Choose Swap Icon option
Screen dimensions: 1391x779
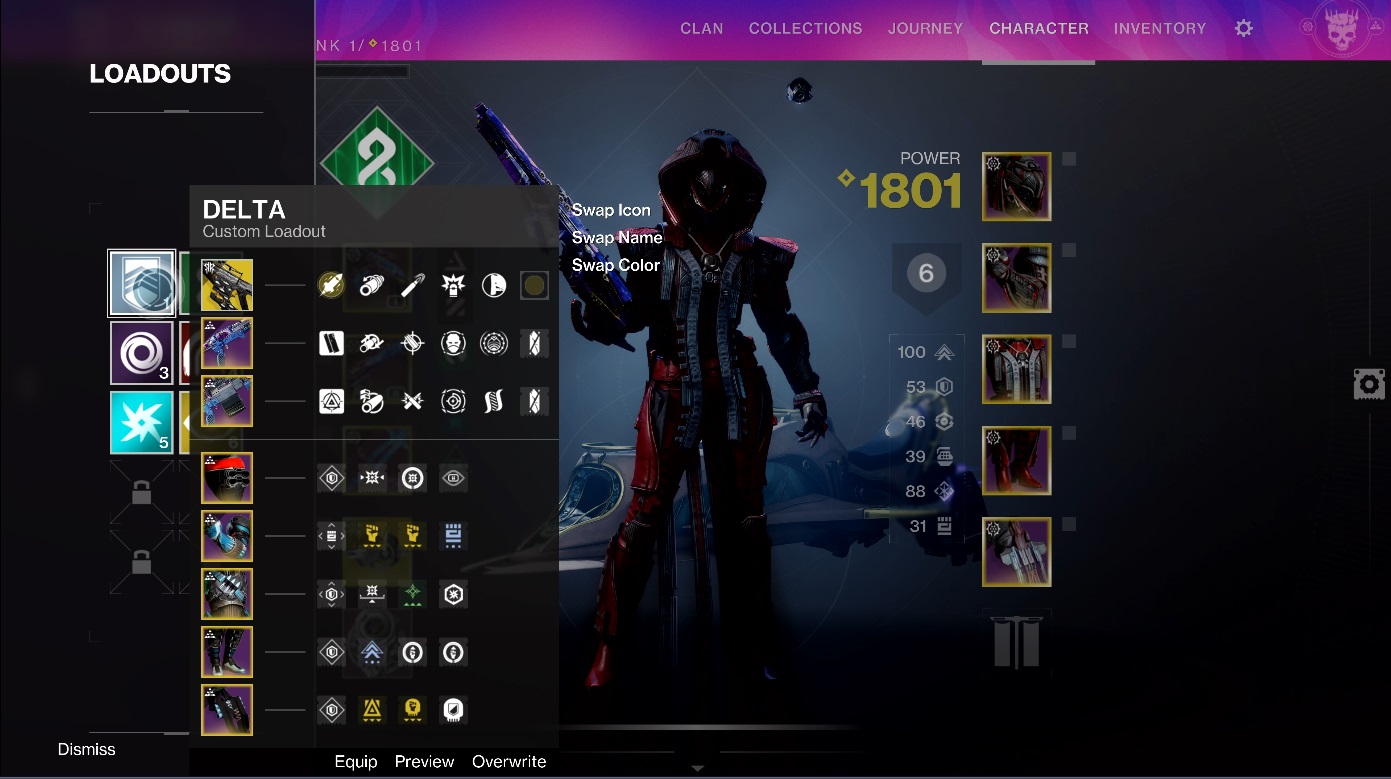[x=611, y=210]
